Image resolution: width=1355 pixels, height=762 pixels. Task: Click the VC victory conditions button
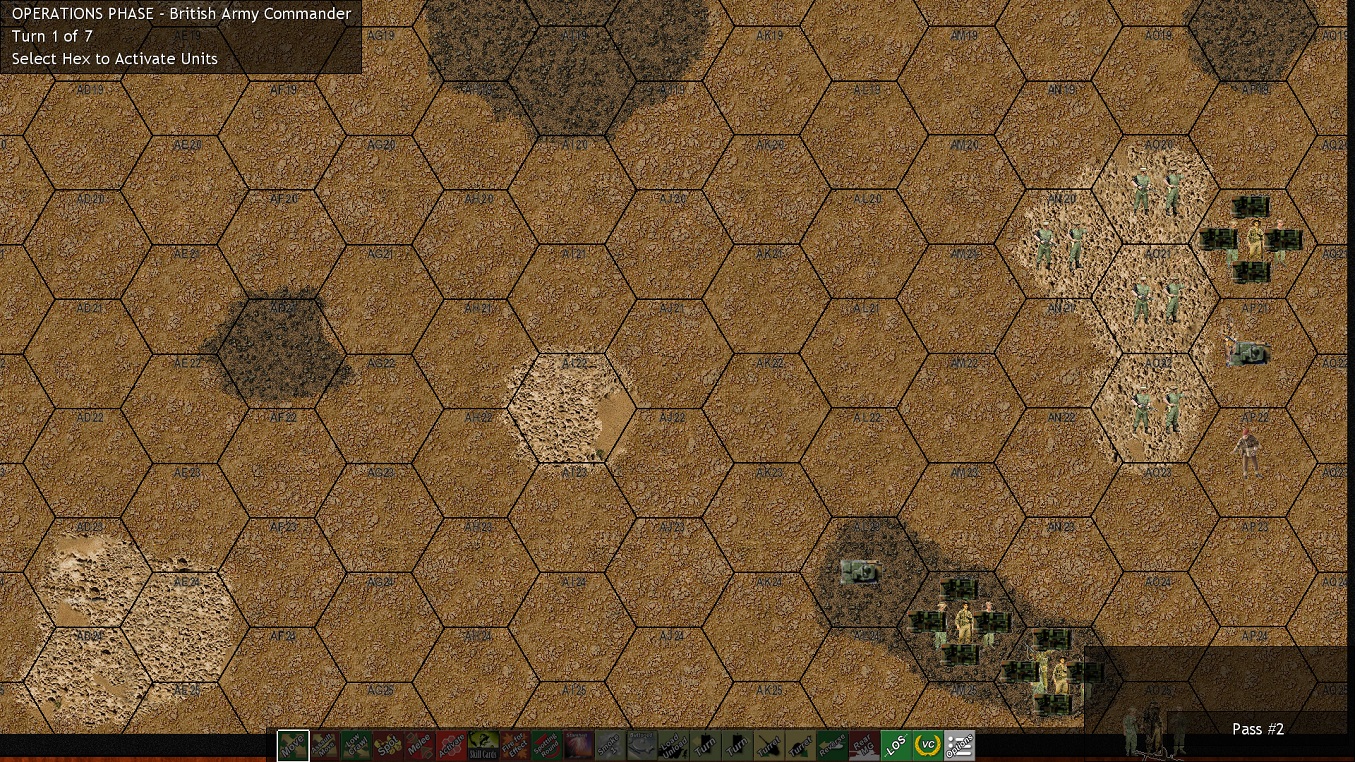925,745
